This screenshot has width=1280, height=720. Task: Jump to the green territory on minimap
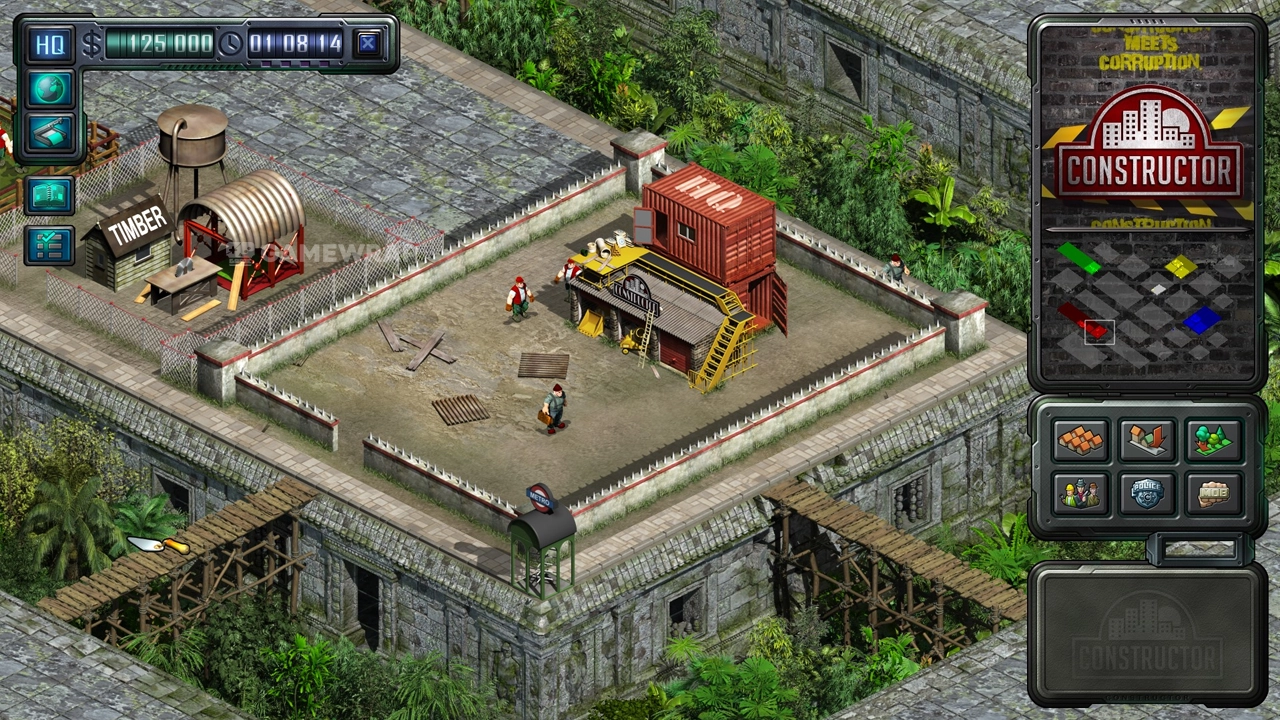(1078, 258)
